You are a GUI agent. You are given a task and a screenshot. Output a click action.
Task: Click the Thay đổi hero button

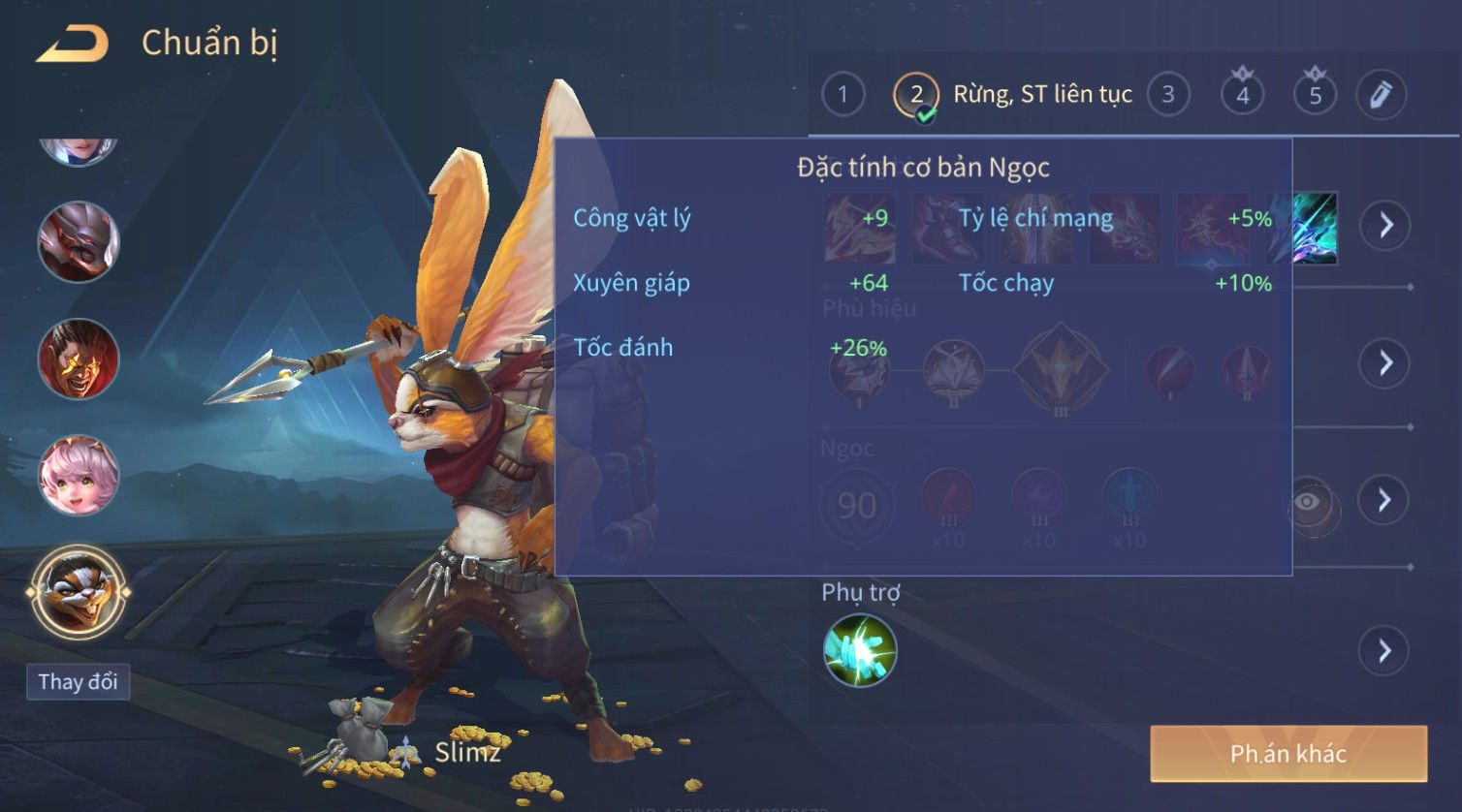tap(78, 681)
